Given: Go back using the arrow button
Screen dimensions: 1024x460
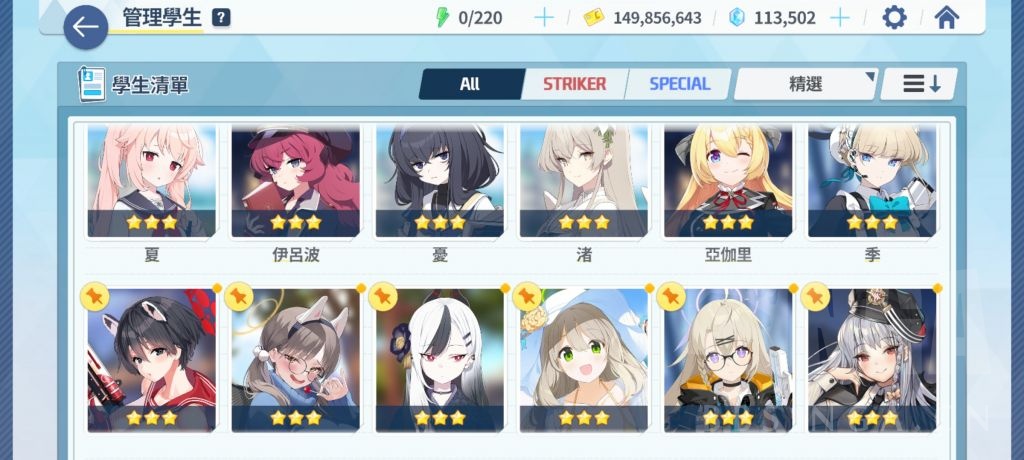Looking at the screenshot, I should (85, 27).
